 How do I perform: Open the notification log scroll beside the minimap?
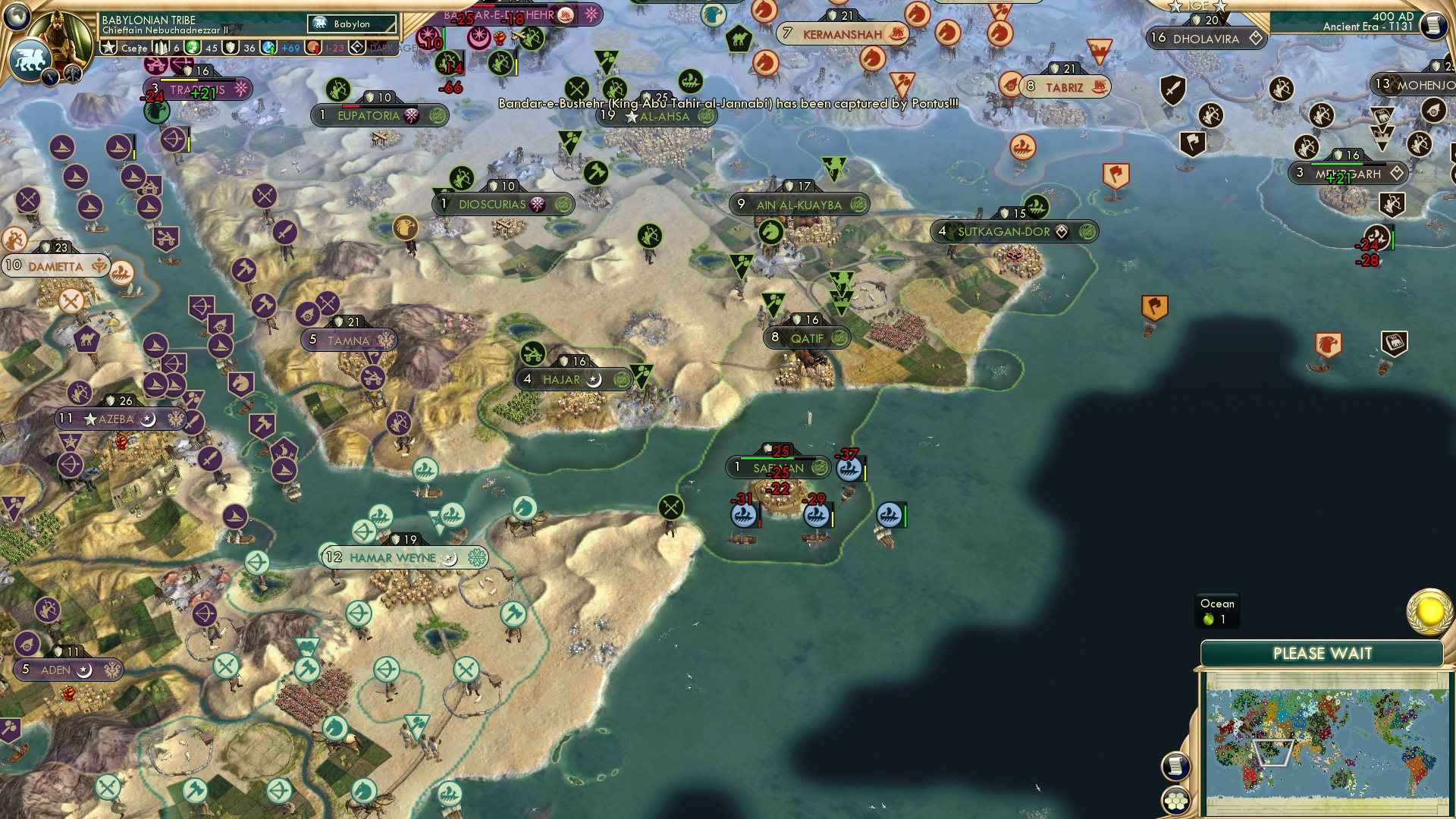pyautogui.click(x=1175, y=765)
